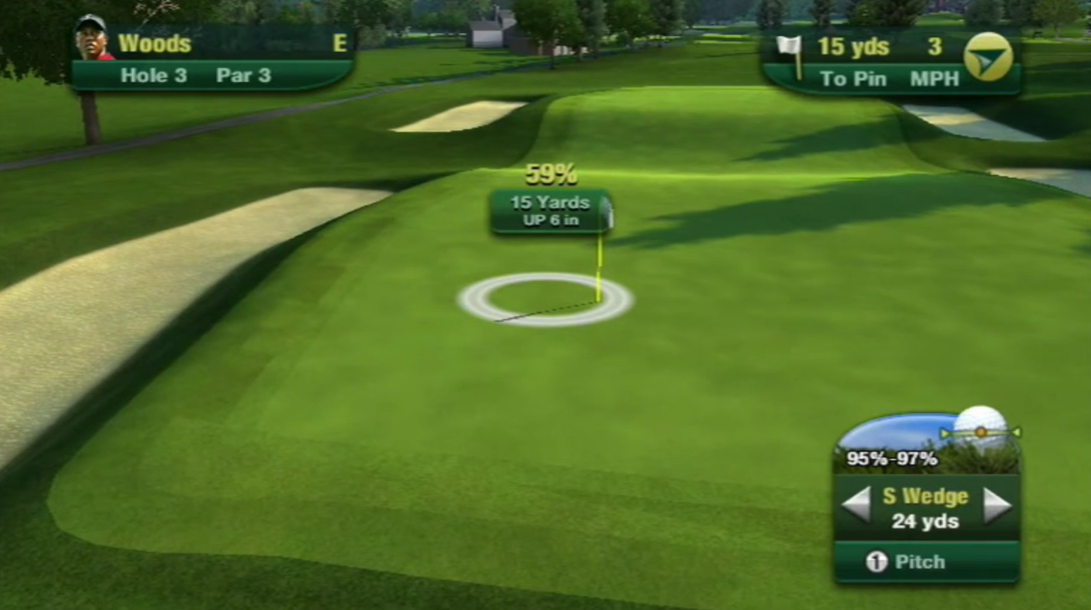Image resolution: width=1091 pixels, height=610 pixels.
Task: Select the white aiming ring target marker
Action: point(545,300)
